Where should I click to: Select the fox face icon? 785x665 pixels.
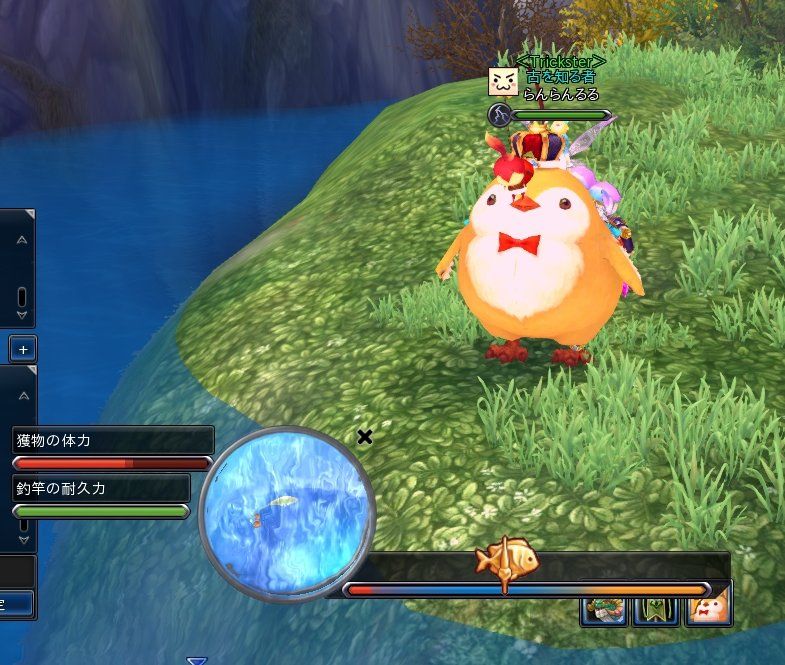coord(709,607)
